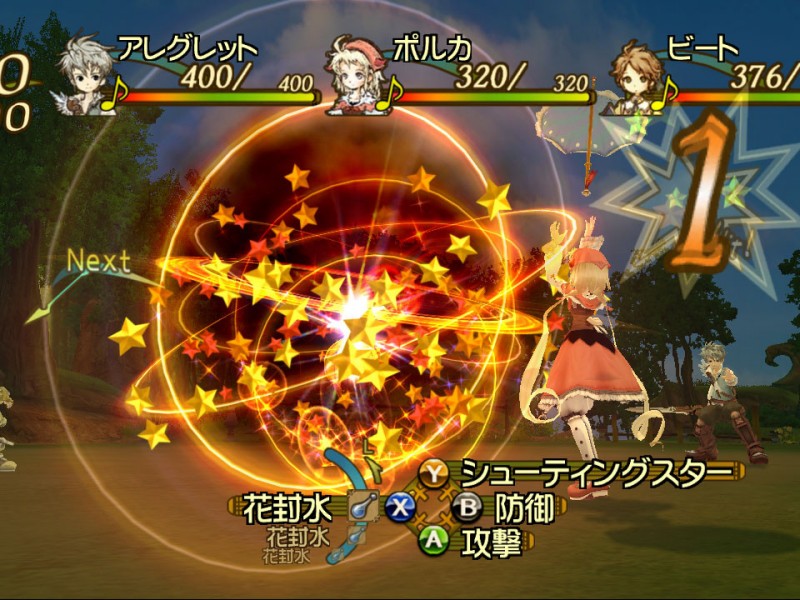
Task: Select ビート's character portrait
Action: point(637,75)
